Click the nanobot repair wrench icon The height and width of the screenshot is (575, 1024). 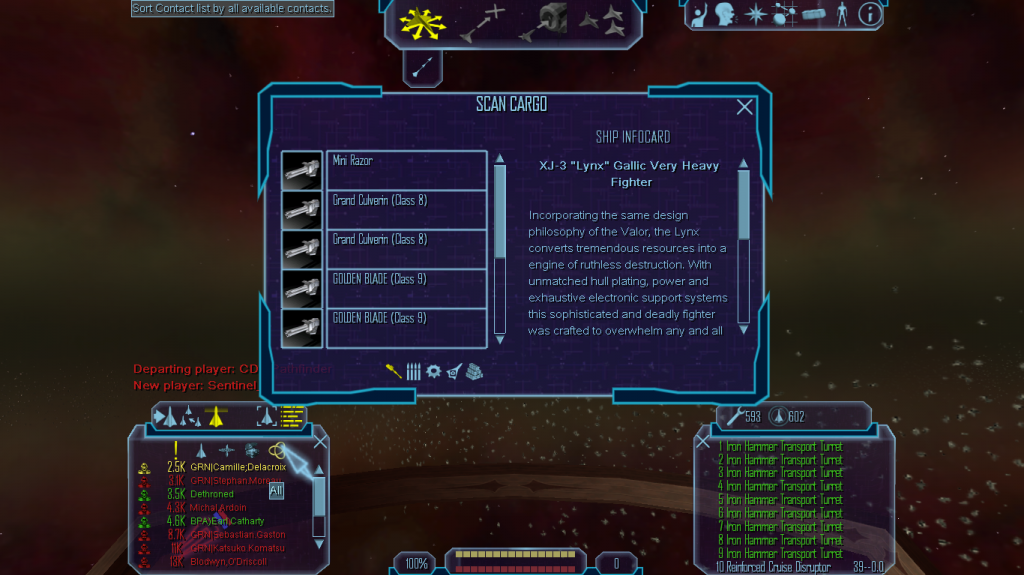[735, 416]
